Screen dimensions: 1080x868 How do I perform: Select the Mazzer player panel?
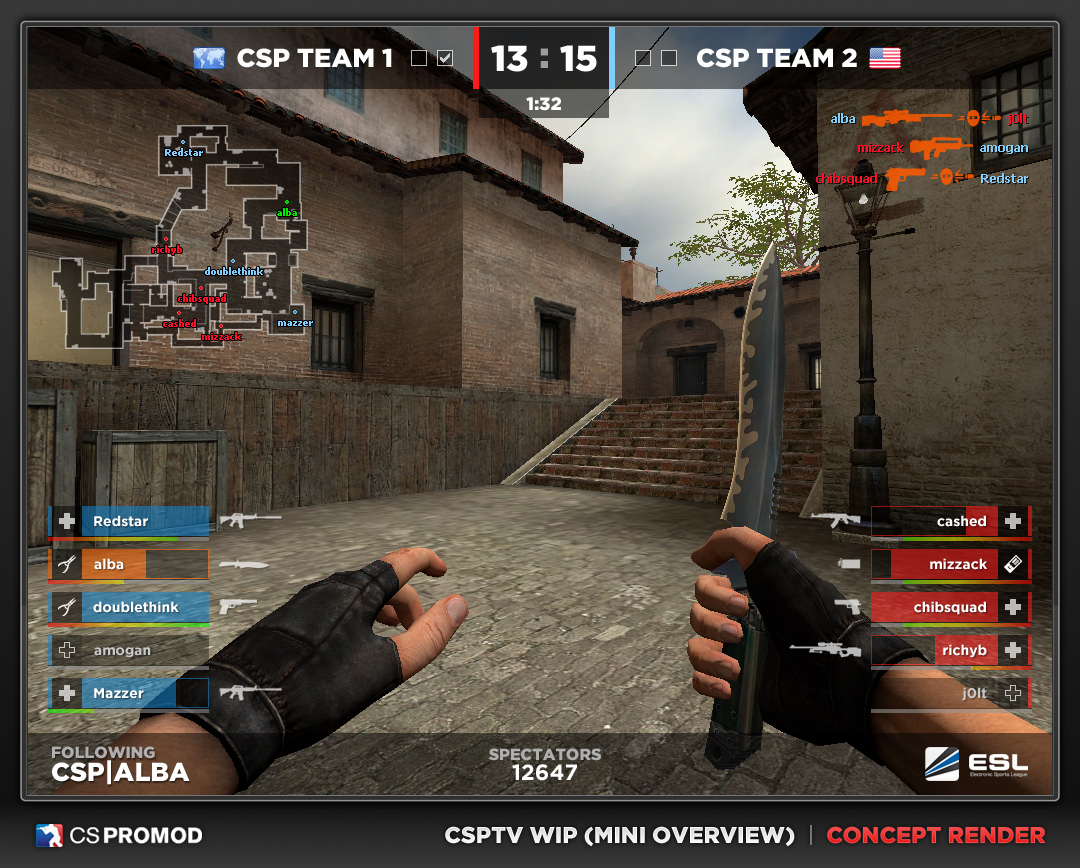pos(129,693)
